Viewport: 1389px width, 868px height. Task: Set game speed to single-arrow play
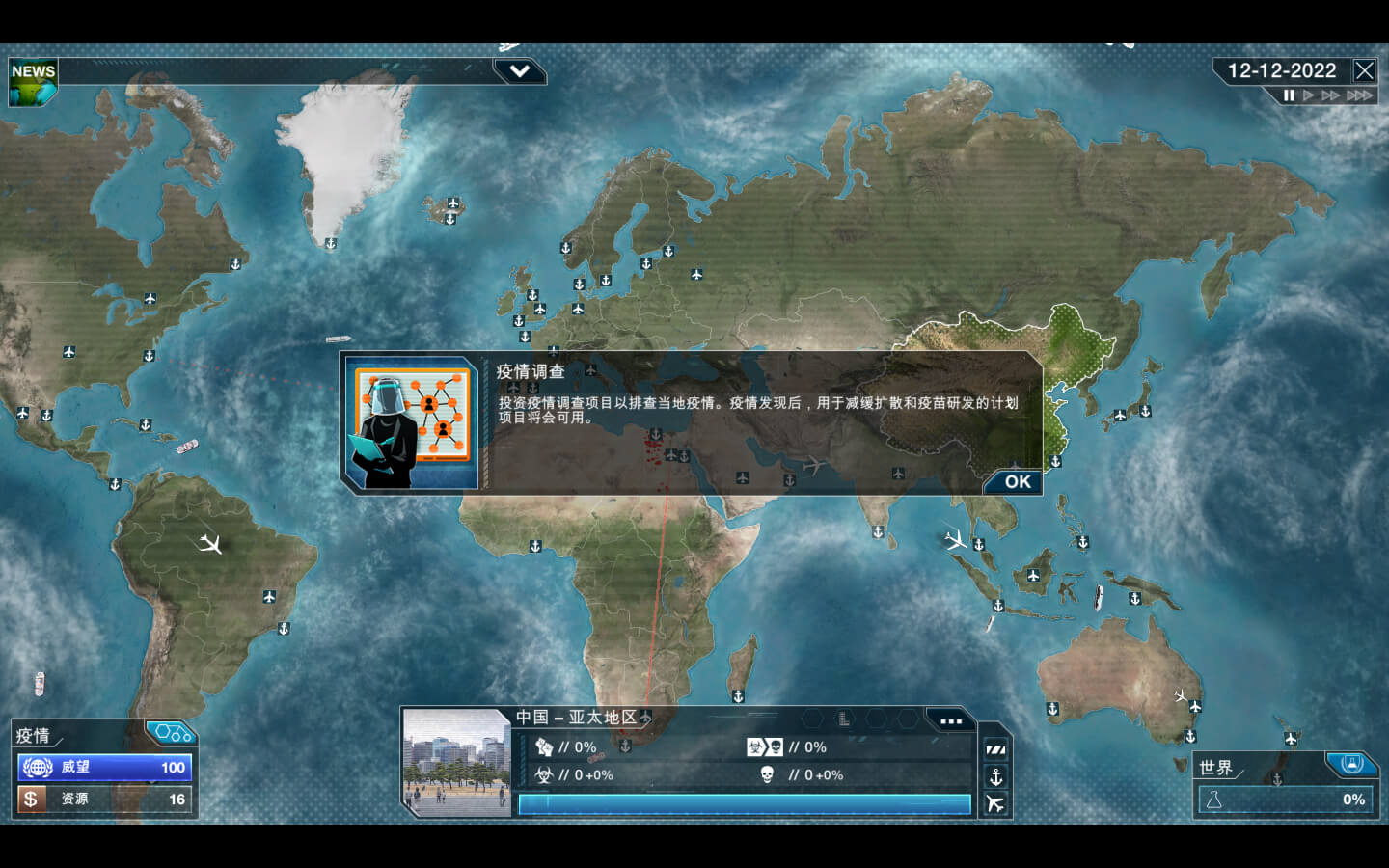tap(1309, 95)
